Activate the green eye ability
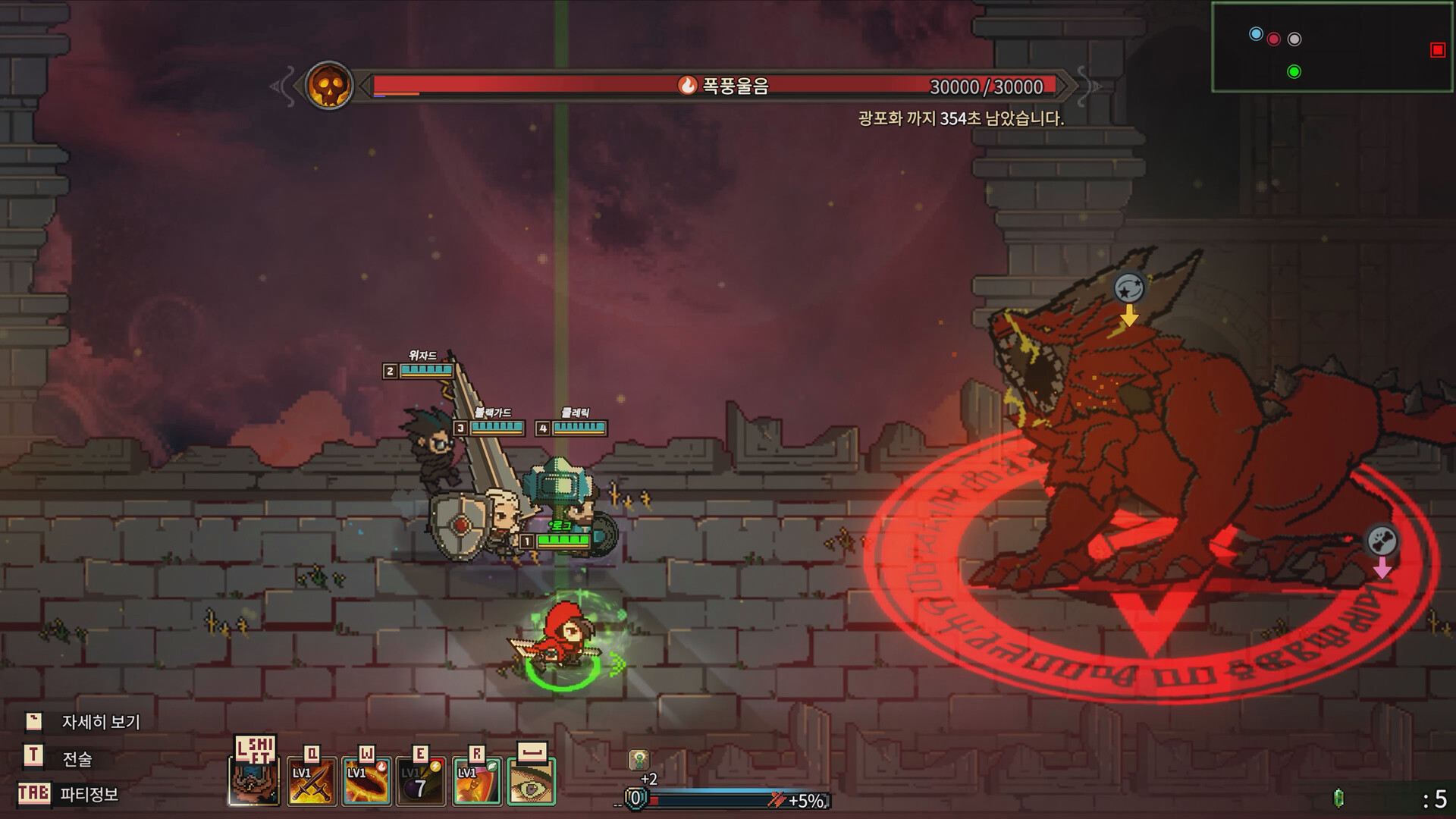 (x=531, y=783)
